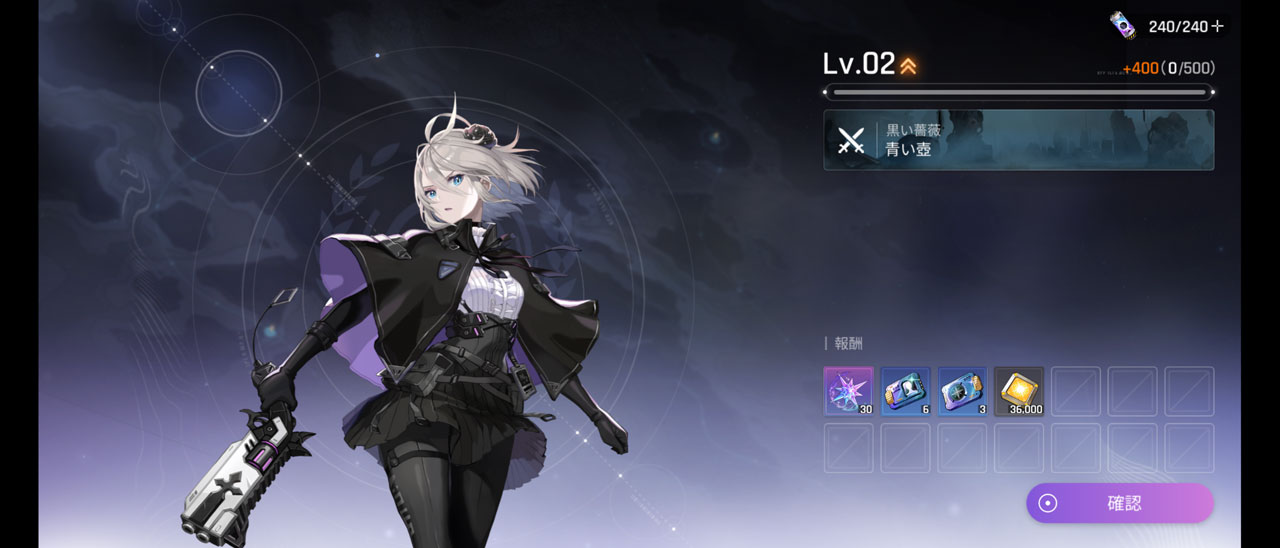Check the gold 36,000 currency reward
This screenshot has width=1280, height=548.
1019,391
